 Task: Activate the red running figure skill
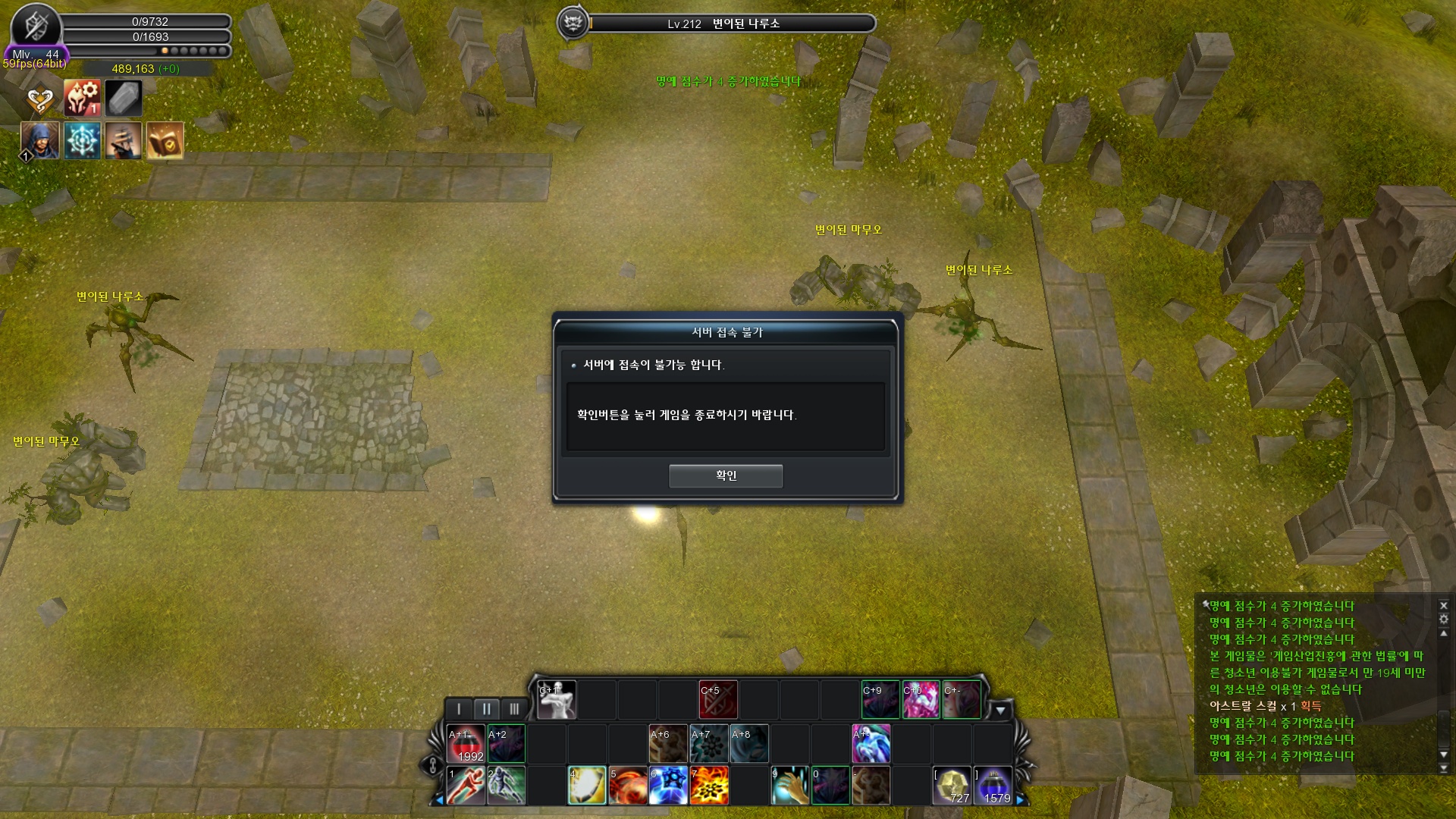pyautogui.click(x=466, y=786)
